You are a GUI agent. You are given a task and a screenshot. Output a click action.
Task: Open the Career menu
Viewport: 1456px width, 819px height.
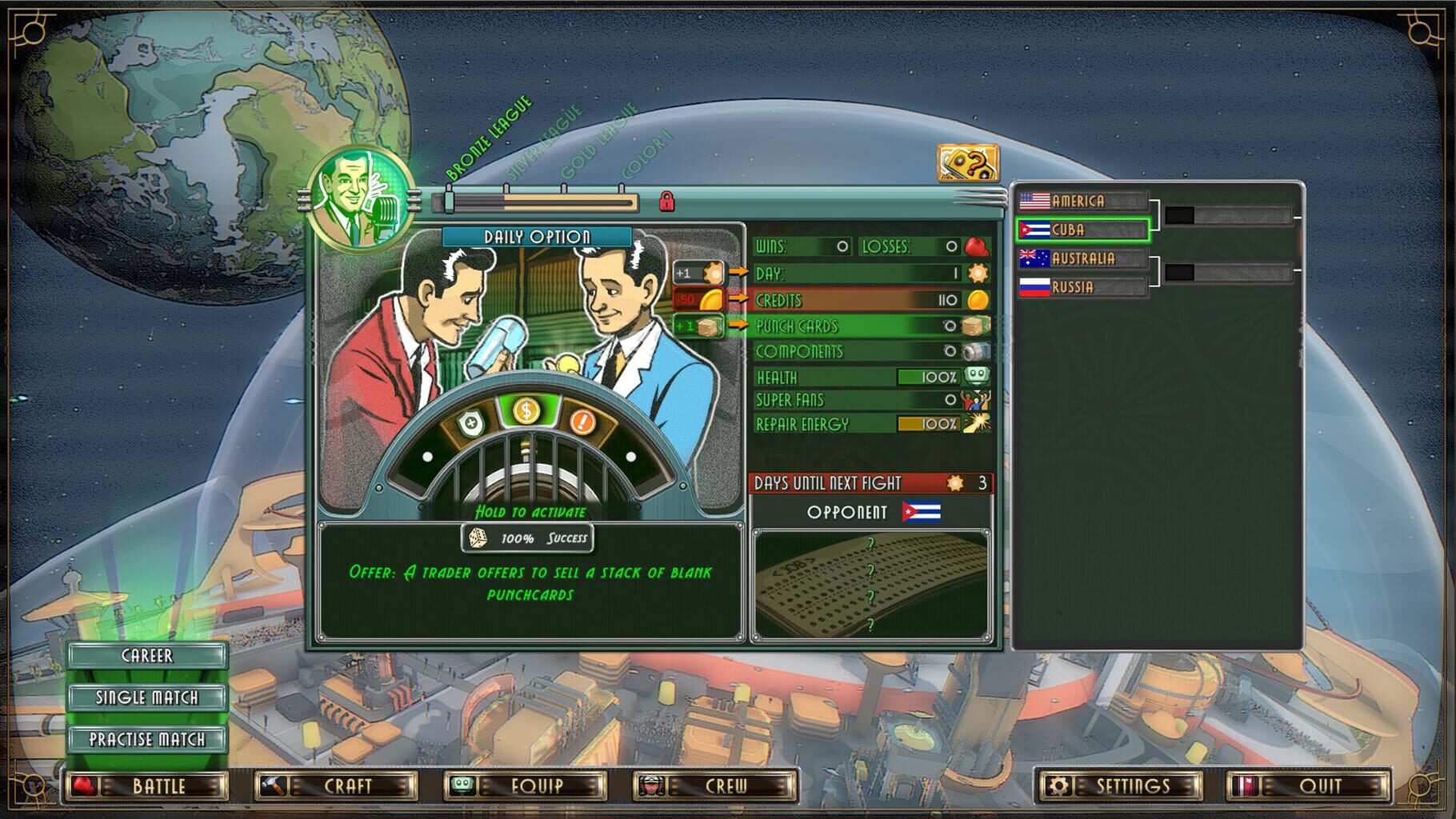[148, 655]
